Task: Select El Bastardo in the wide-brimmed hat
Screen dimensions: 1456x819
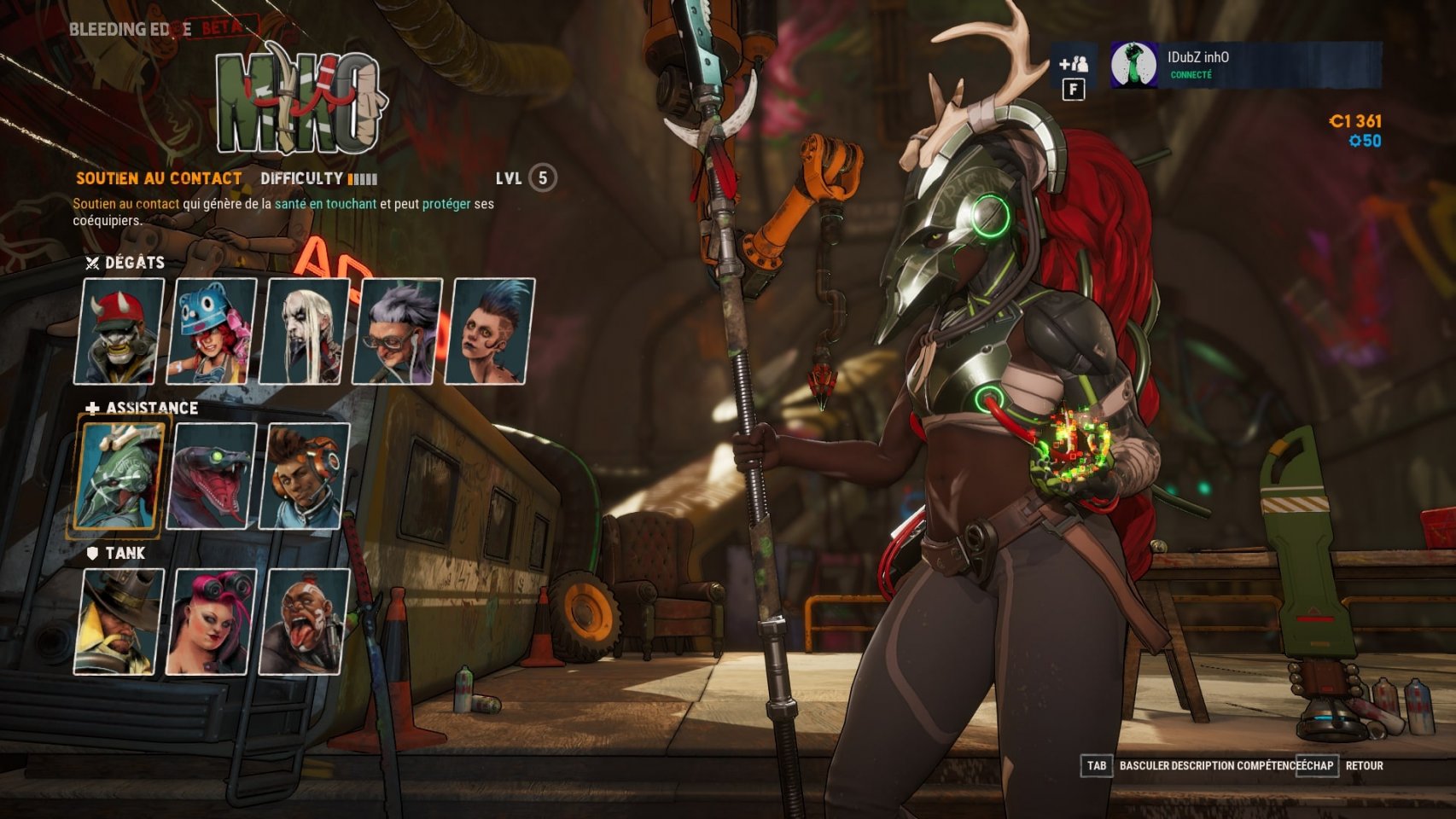Action: click(x=119, y=621)
